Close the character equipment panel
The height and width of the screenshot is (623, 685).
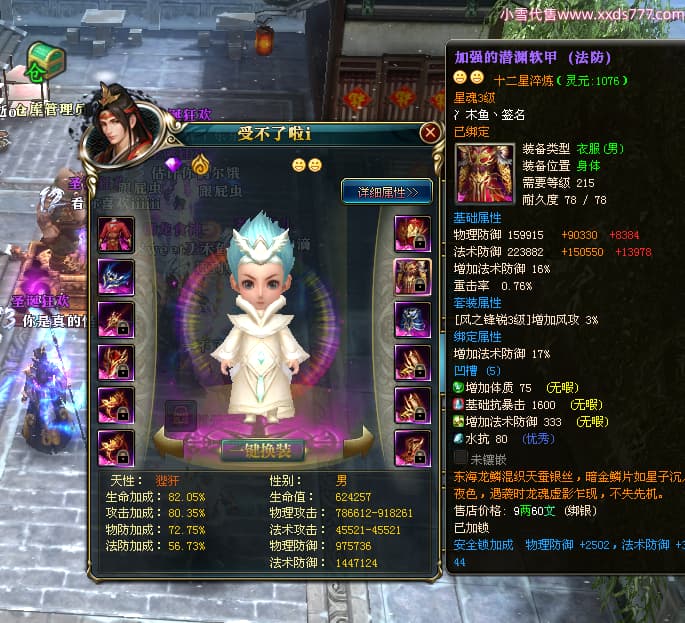pos(430,132)
